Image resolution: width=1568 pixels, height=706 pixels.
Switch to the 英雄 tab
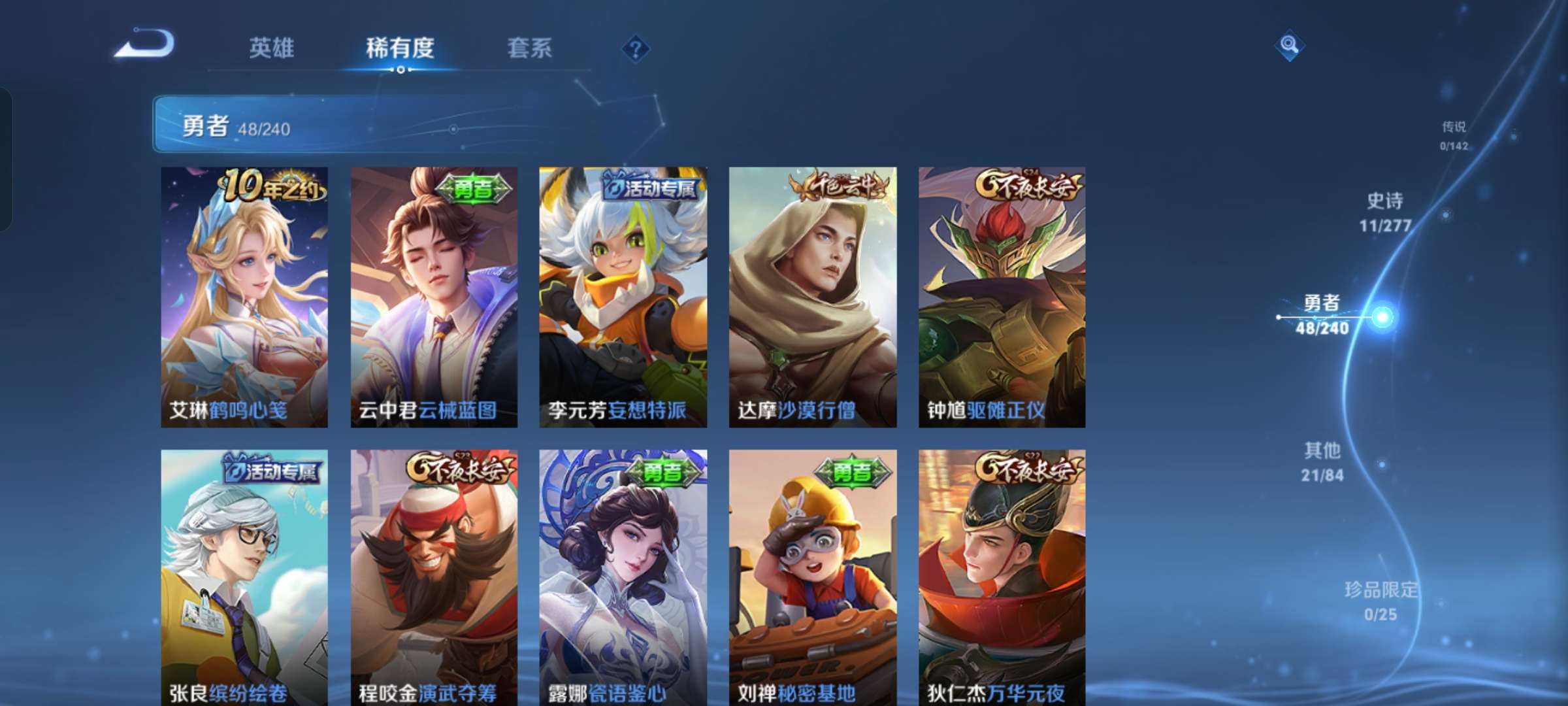[x=272, y=48]
